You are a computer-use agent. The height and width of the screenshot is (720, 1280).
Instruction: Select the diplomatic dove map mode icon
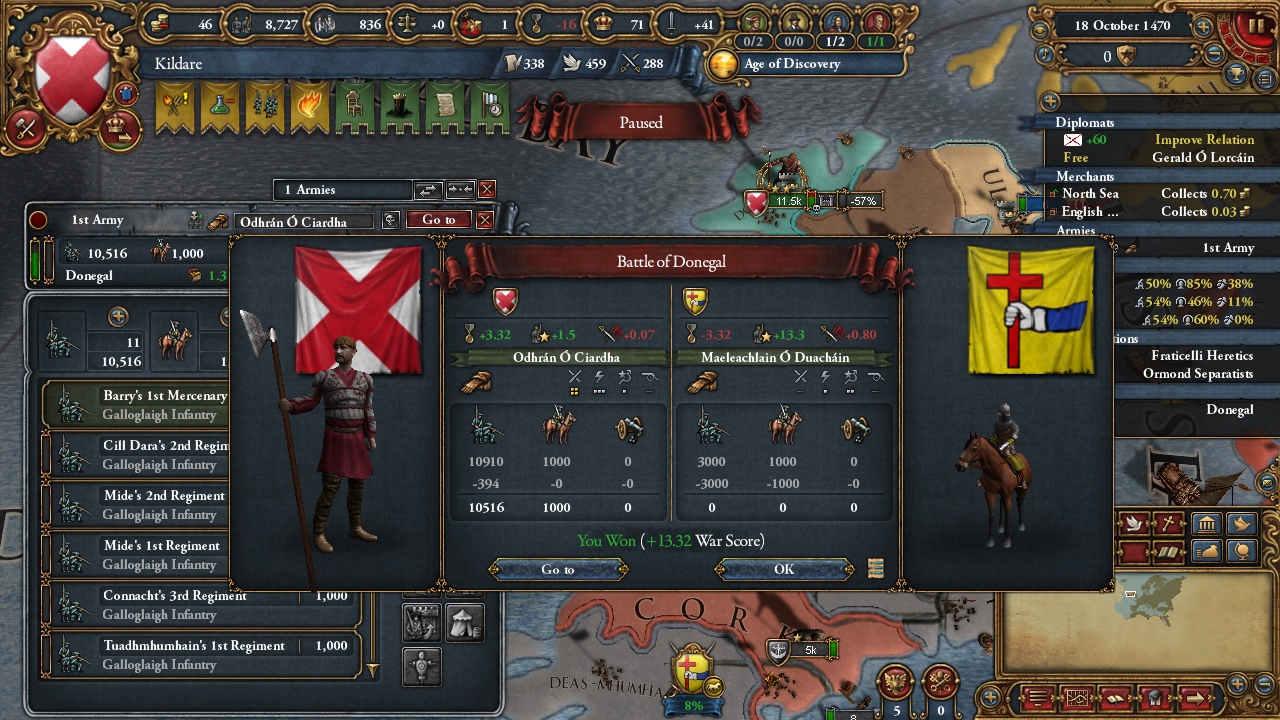click(x=1134, y=524)
